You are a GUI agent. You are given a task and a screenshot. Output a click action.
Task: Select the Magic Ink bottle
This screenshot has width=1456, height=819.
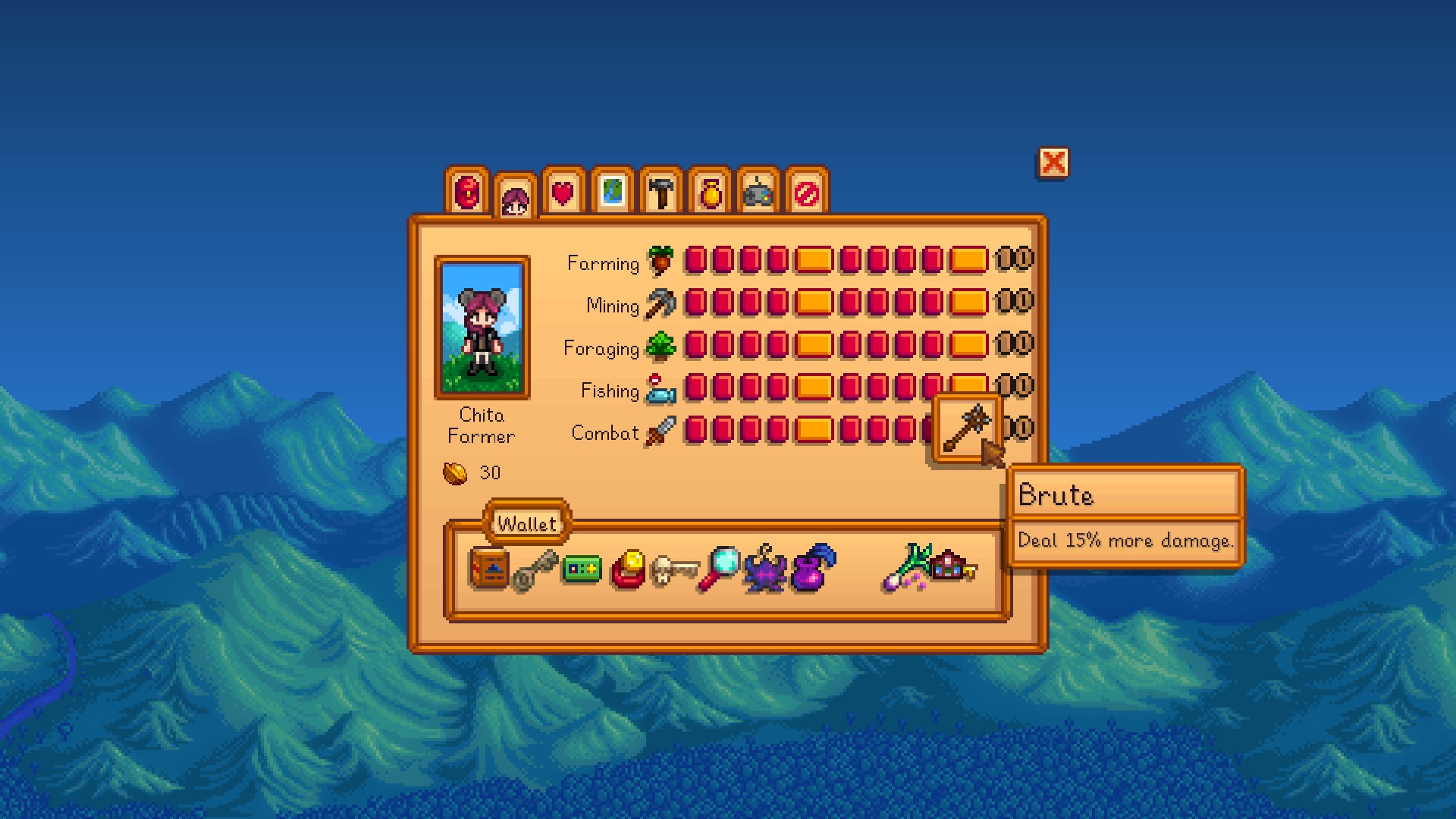813,568
